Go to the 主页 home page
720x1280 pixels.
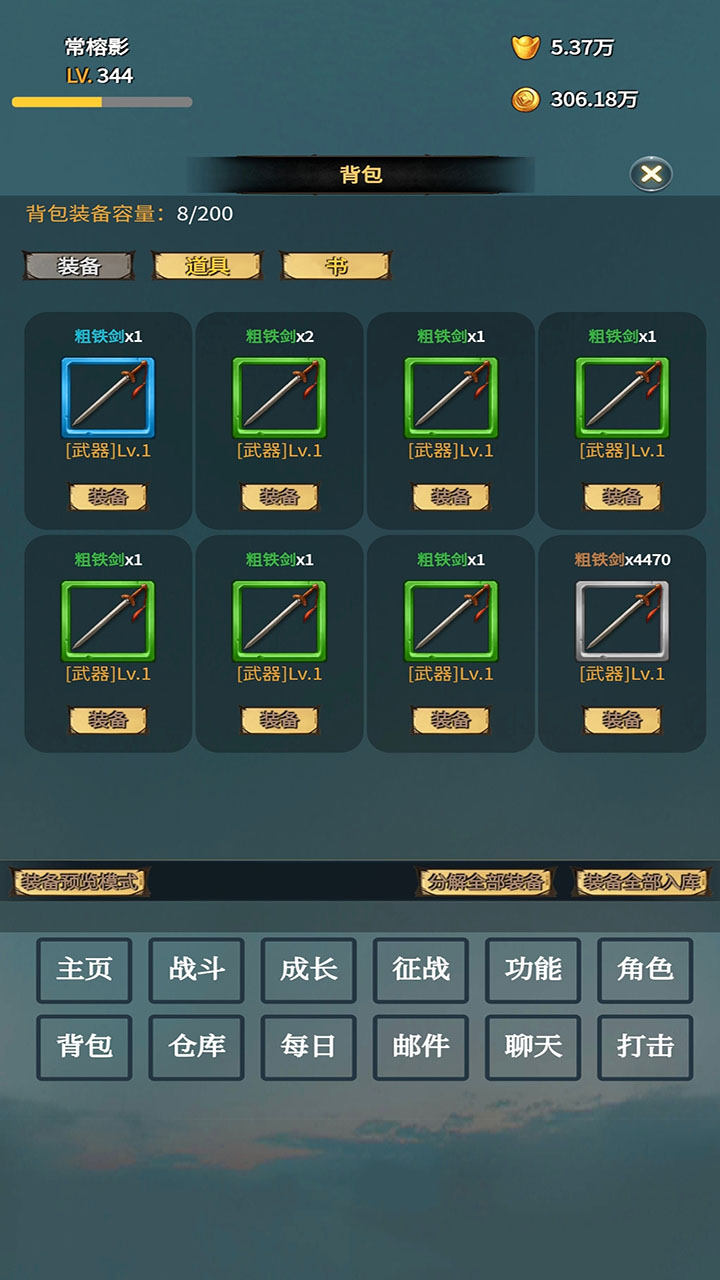pyautogui.click(x=84, y=970)
